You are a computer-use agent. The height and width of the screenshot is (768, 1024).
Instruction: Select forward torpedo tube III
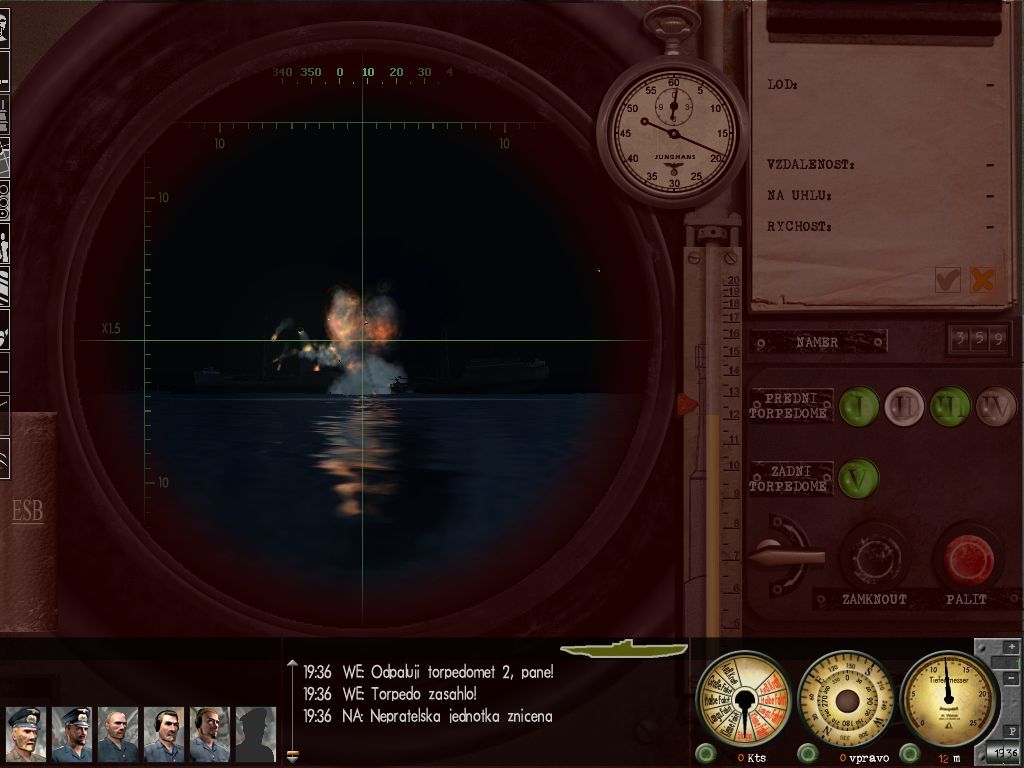click(948, 406)
